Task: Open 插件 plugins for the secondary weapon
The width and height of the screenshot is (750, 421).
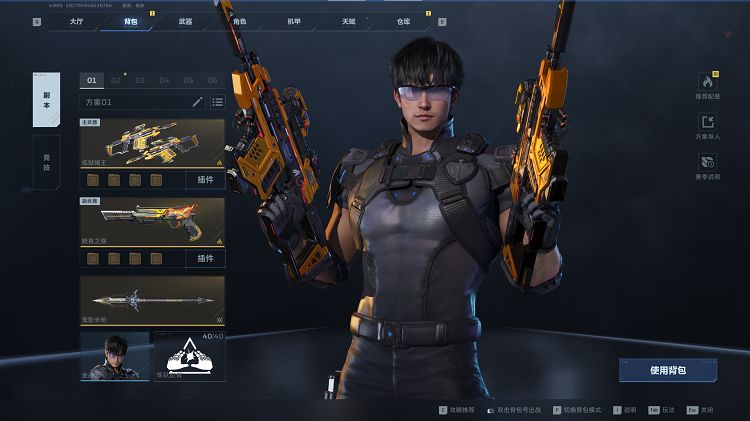Action: [x=205, y=258]
